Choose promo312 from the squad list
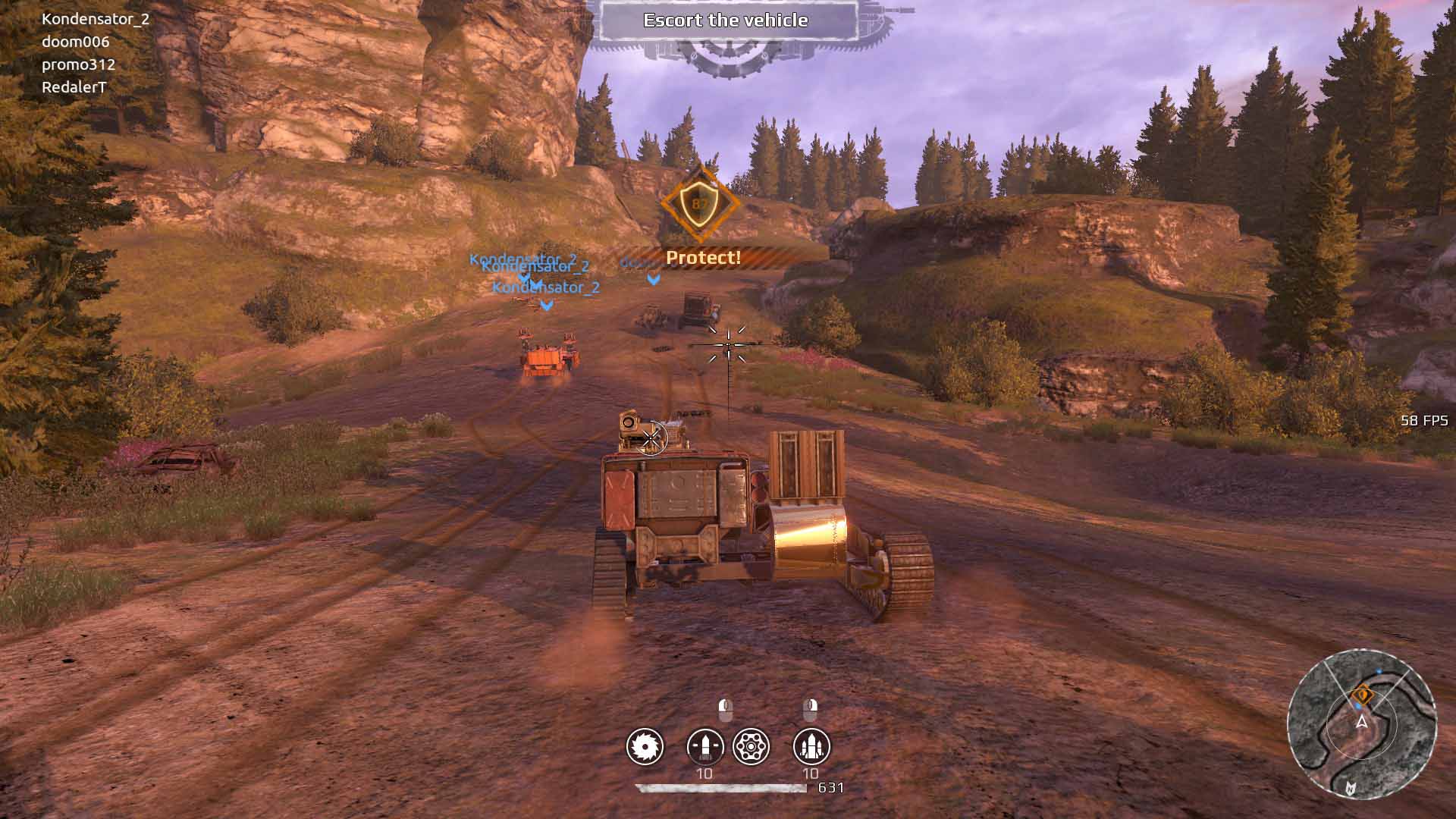1456x819 pixels. 78,64
